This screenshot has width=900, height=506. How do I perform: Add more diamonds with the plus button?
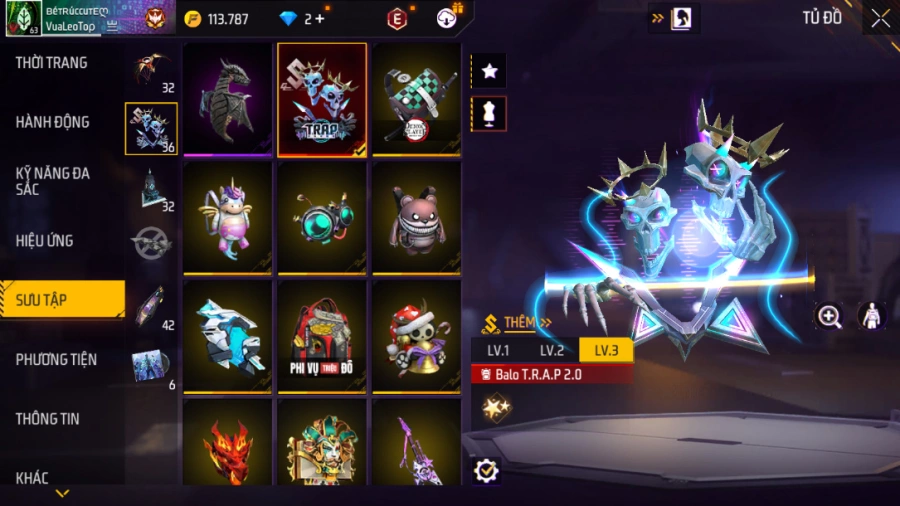tap(320, 18)
